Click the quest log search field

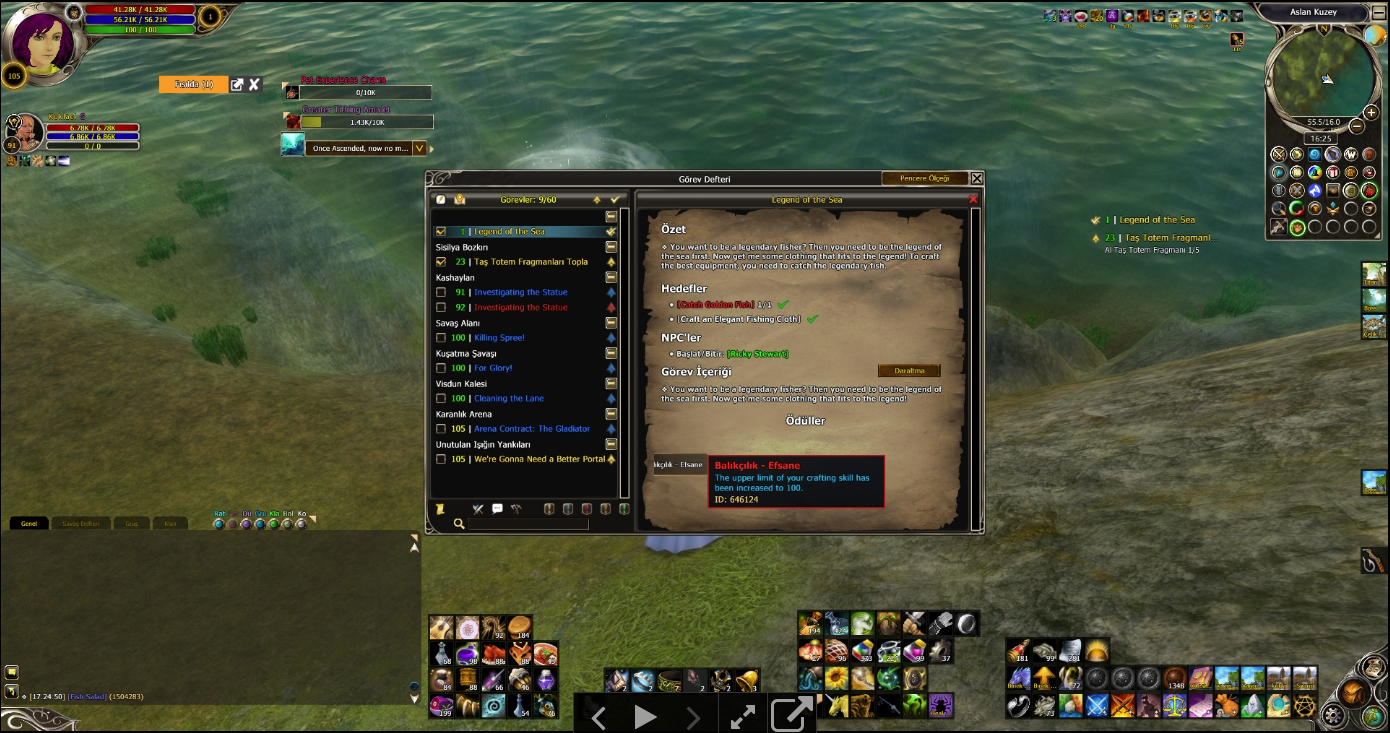click(x=527, y=524)
